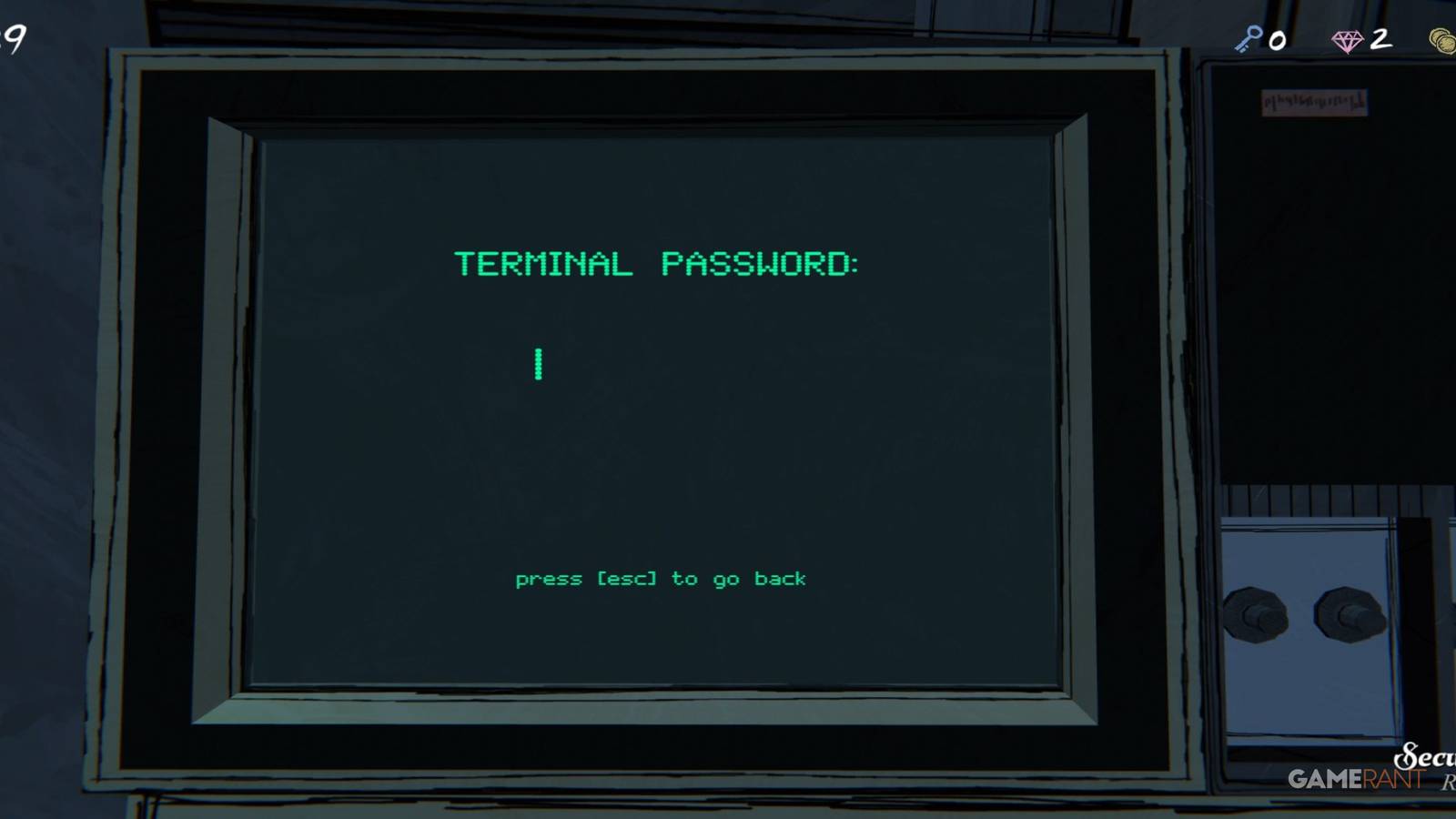
Task: Click the blue key counter icon
Action: 1247,40
